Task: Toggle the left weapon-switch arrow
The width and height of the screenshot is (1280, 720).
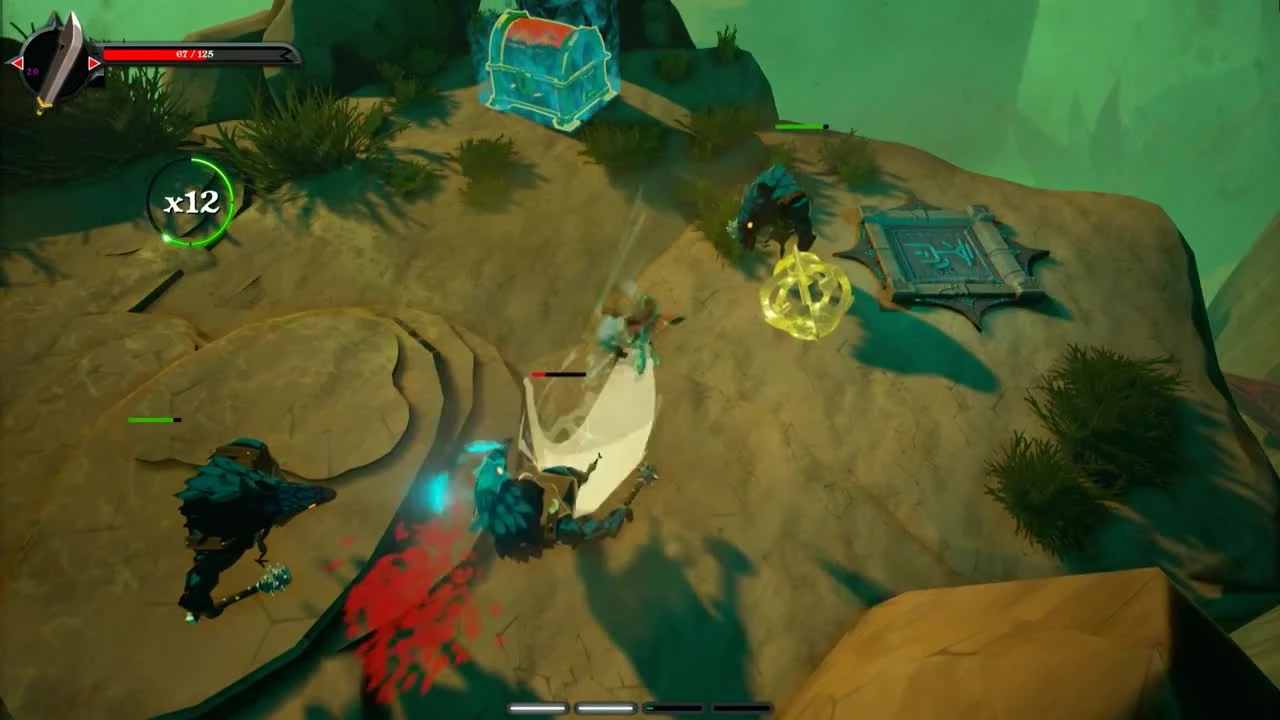Action: coord(15,63)
